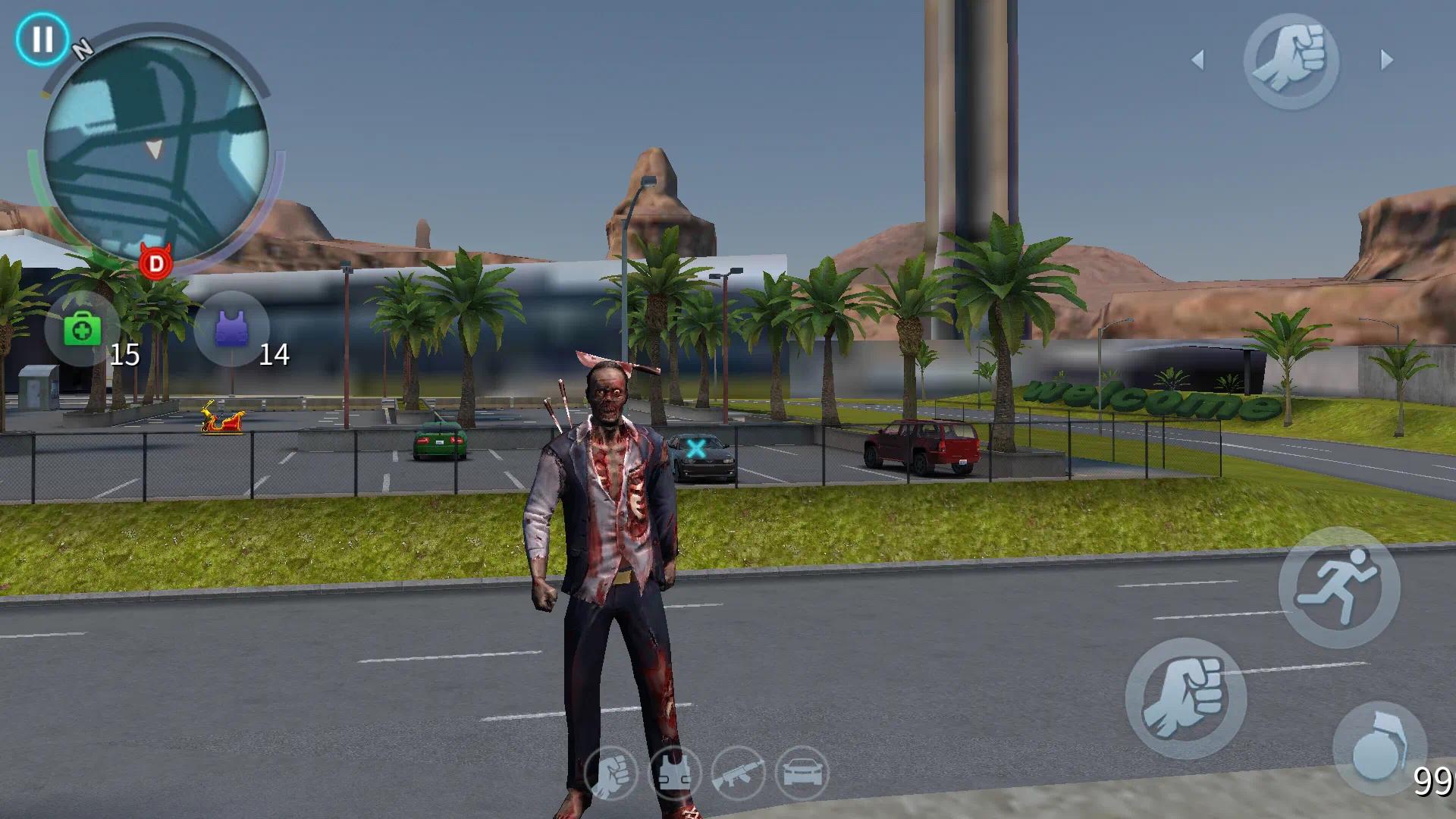Select the fist shortcut in bottom bar
1456x819 pixels.
click(x=610, y=773)
